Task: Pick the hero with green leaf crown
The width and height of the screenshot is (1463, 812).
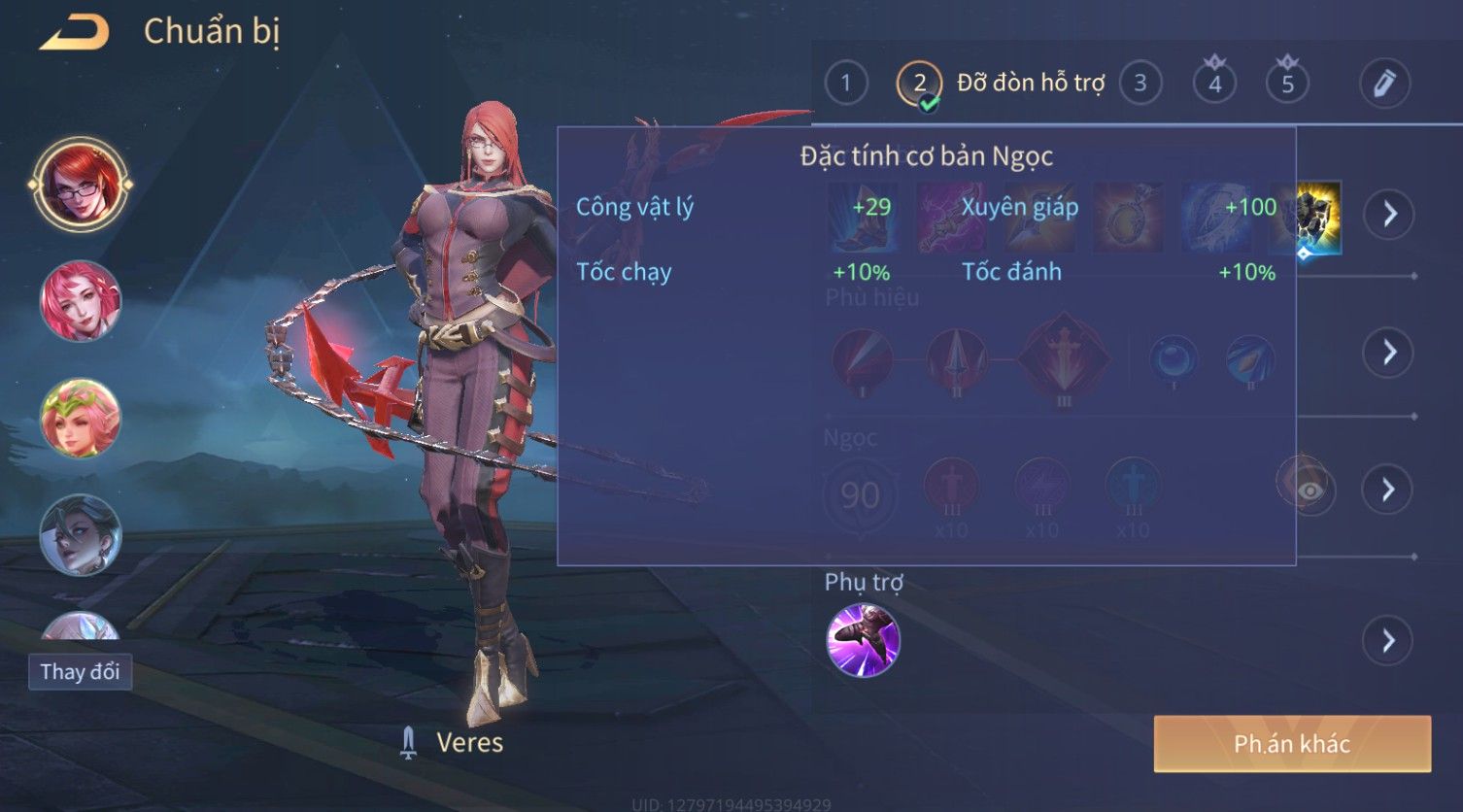Action: pos(81,418)
